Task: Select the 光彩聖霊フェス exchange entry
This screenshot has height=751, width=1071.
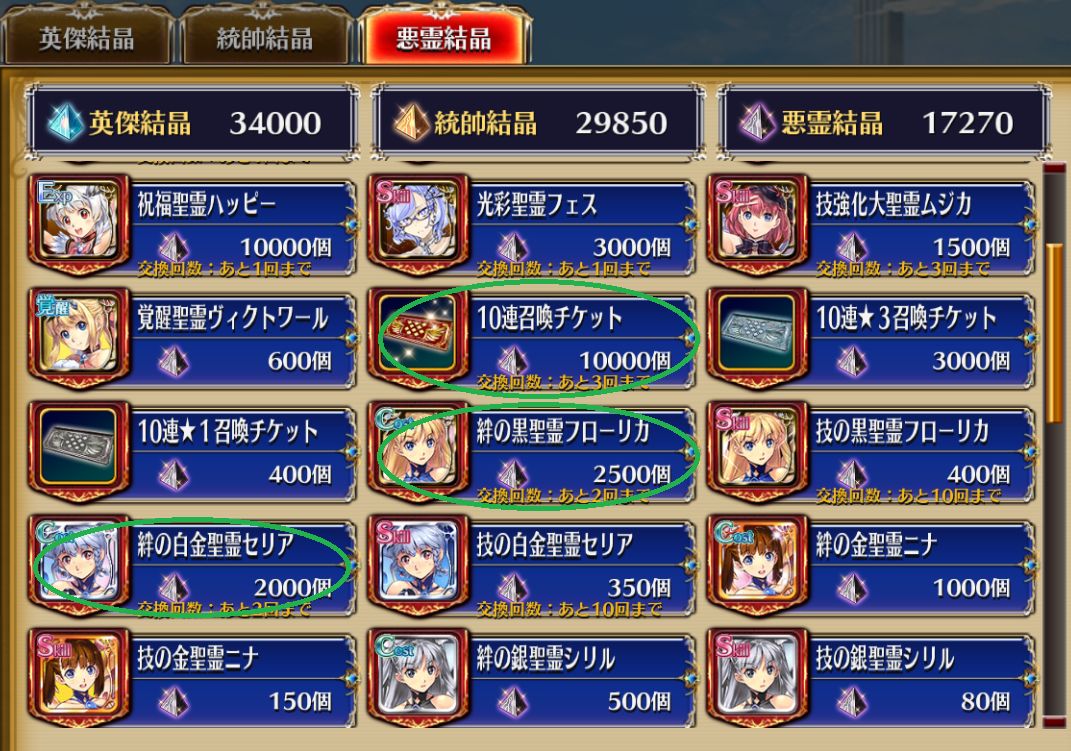Action: click(x=535, y=227)
